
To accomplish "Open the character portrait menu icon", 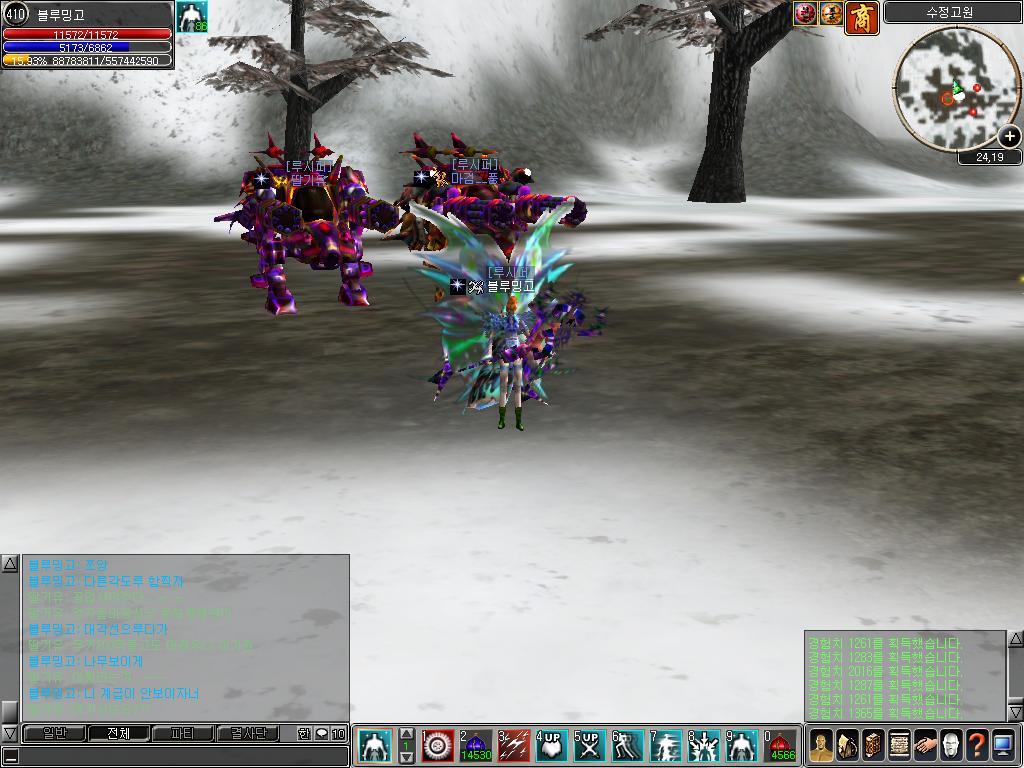I will tap(821, 746).
